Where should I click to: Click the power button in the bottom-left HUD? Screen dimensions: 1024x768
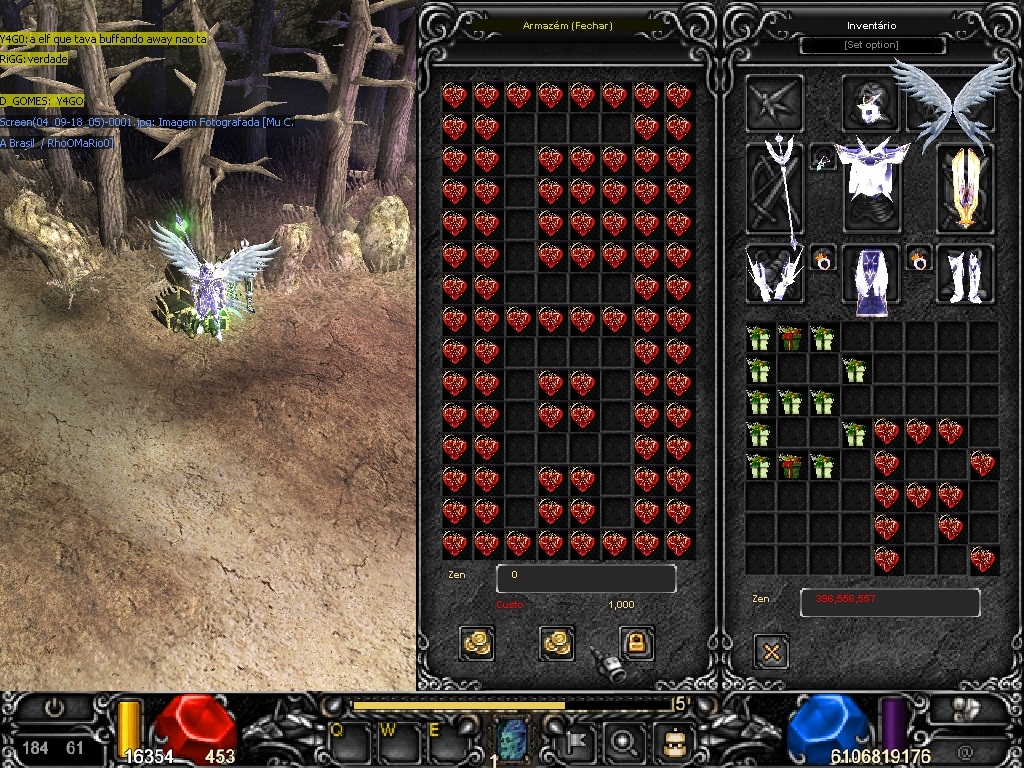pos(54,708)
